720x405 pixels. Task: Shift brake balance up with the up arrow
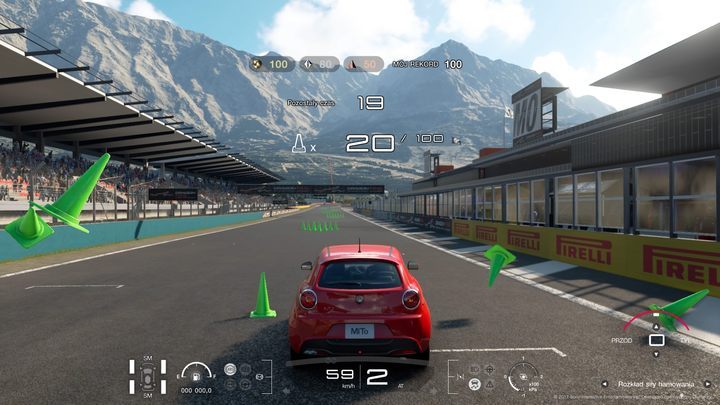click(656, 325)
